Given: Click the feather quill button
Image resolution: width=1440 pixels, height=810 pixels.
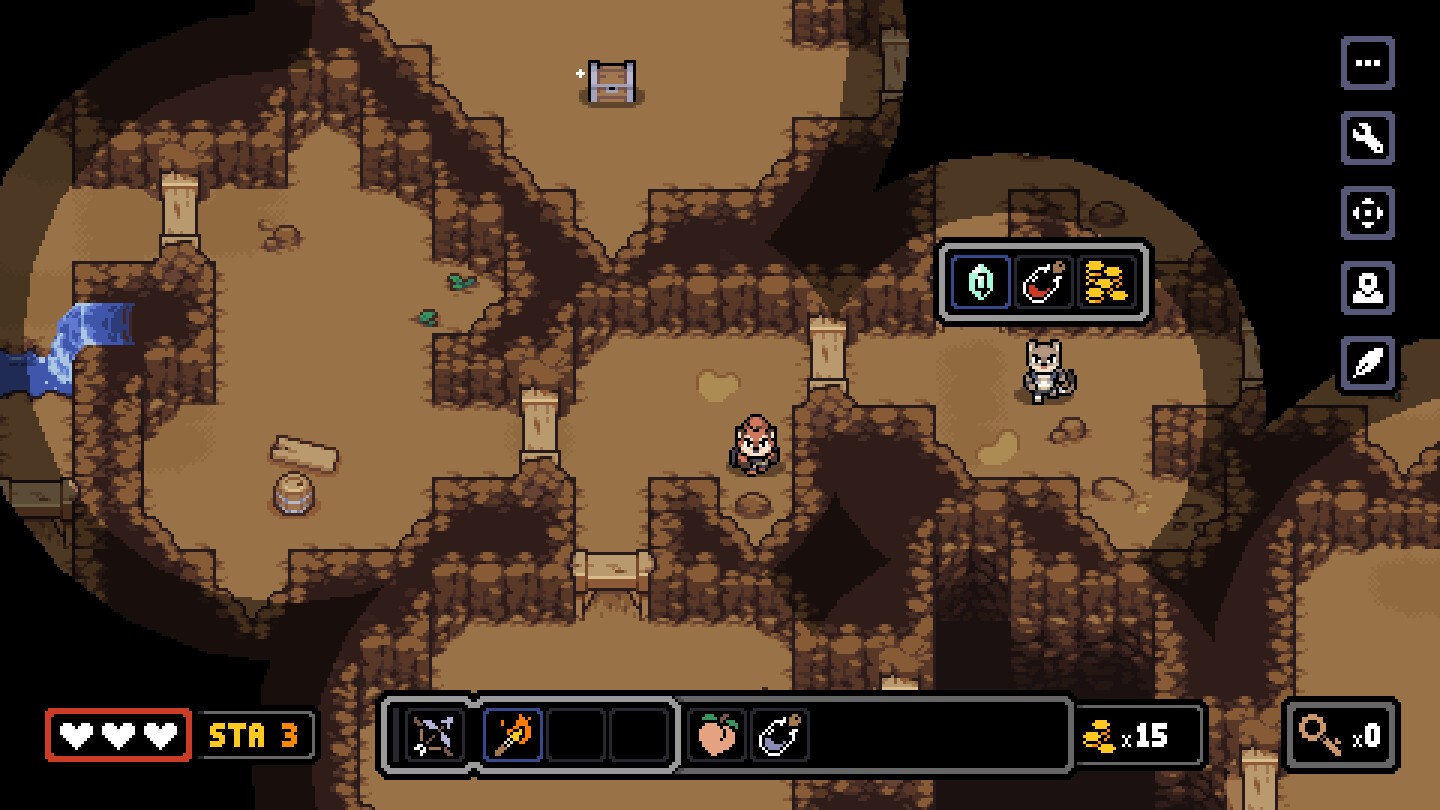Looking at the screenshot, I should point(1367,363).
